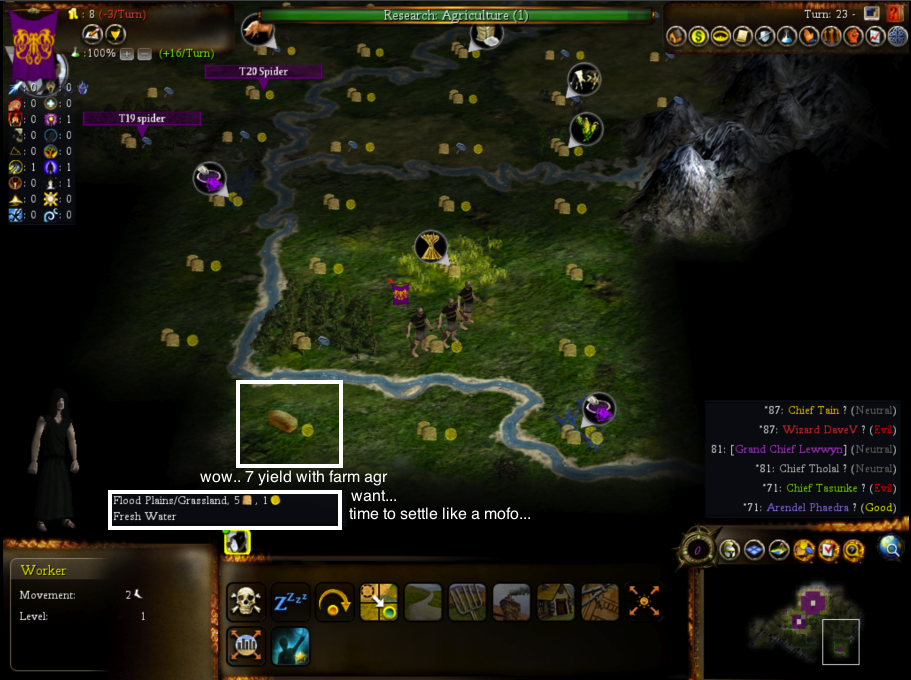Click the Research: Agriculture progress bar

[455, 15]
